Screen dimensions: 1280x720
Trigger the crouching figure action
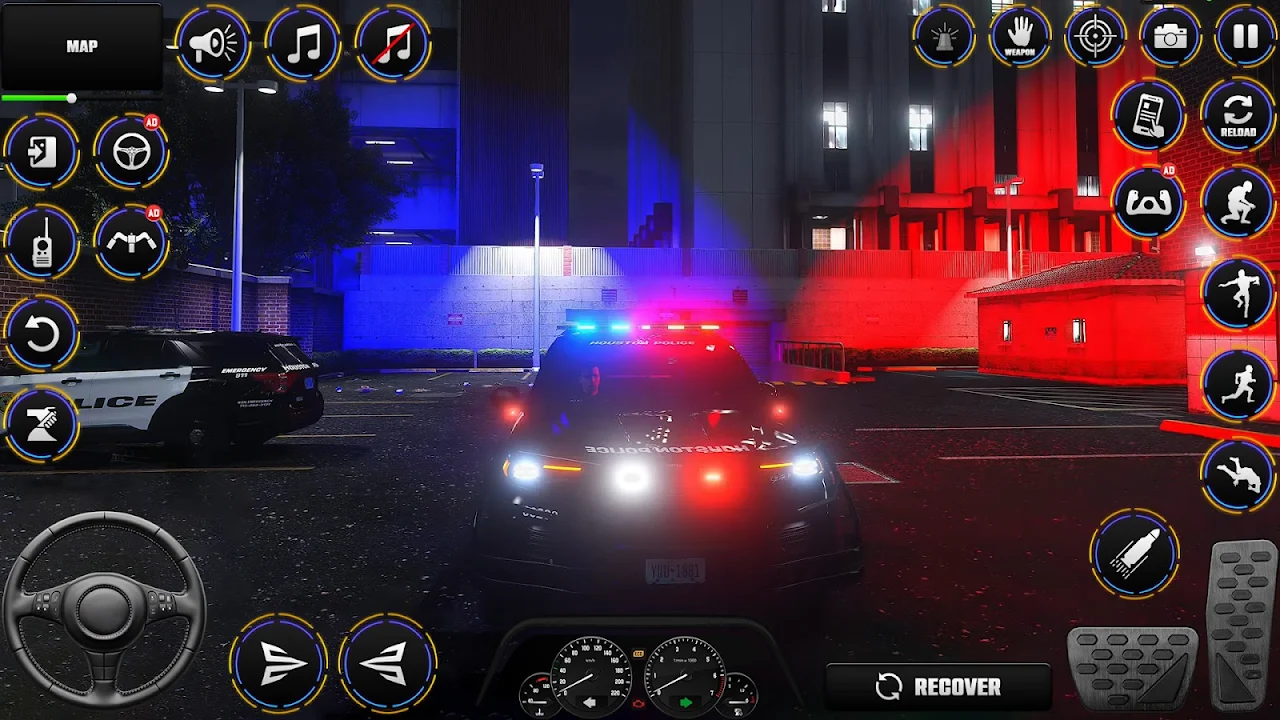click(x=1238, y=203)
